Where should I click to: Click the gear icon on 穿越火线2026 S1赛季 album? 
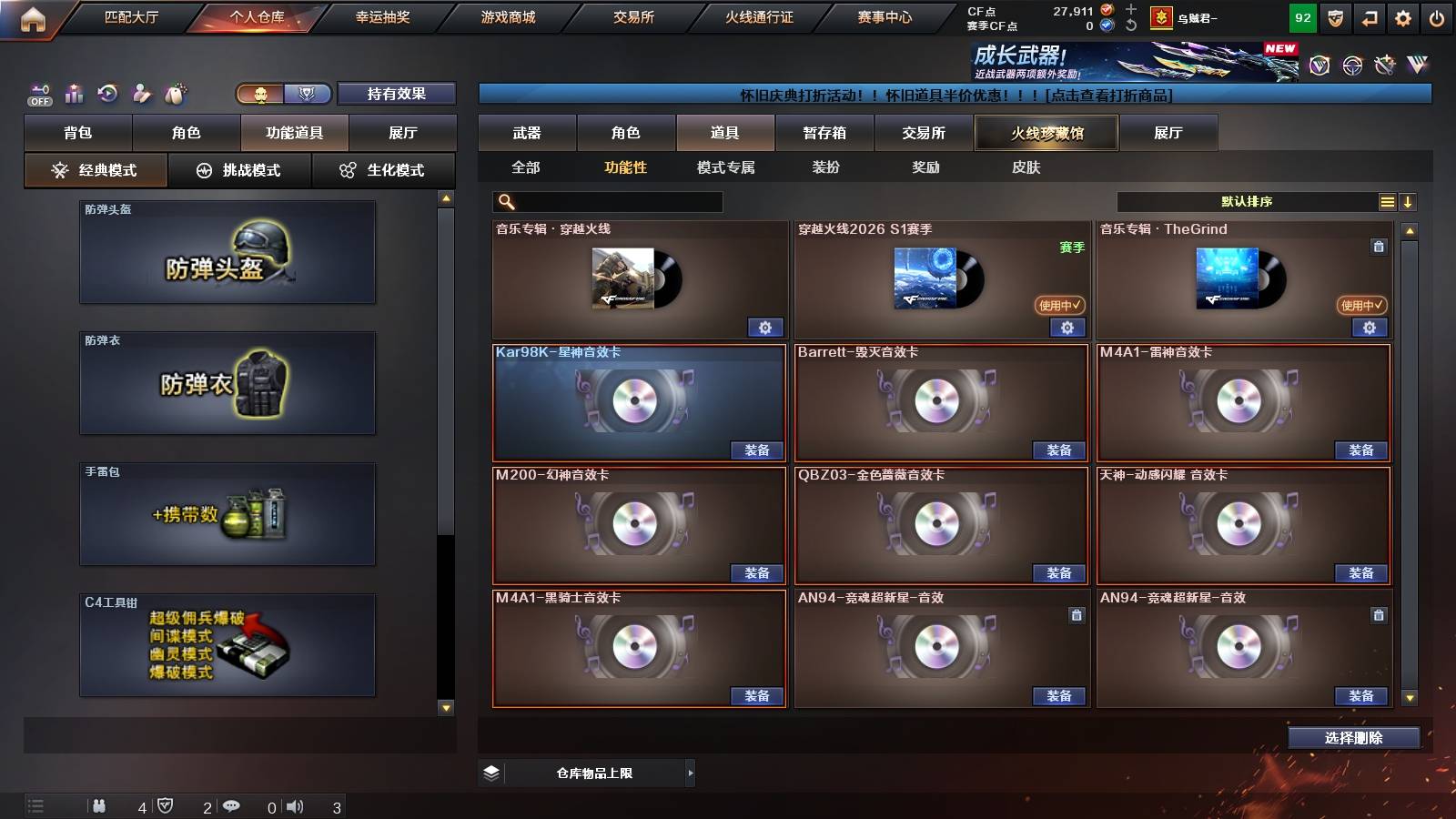[1067, 328]
